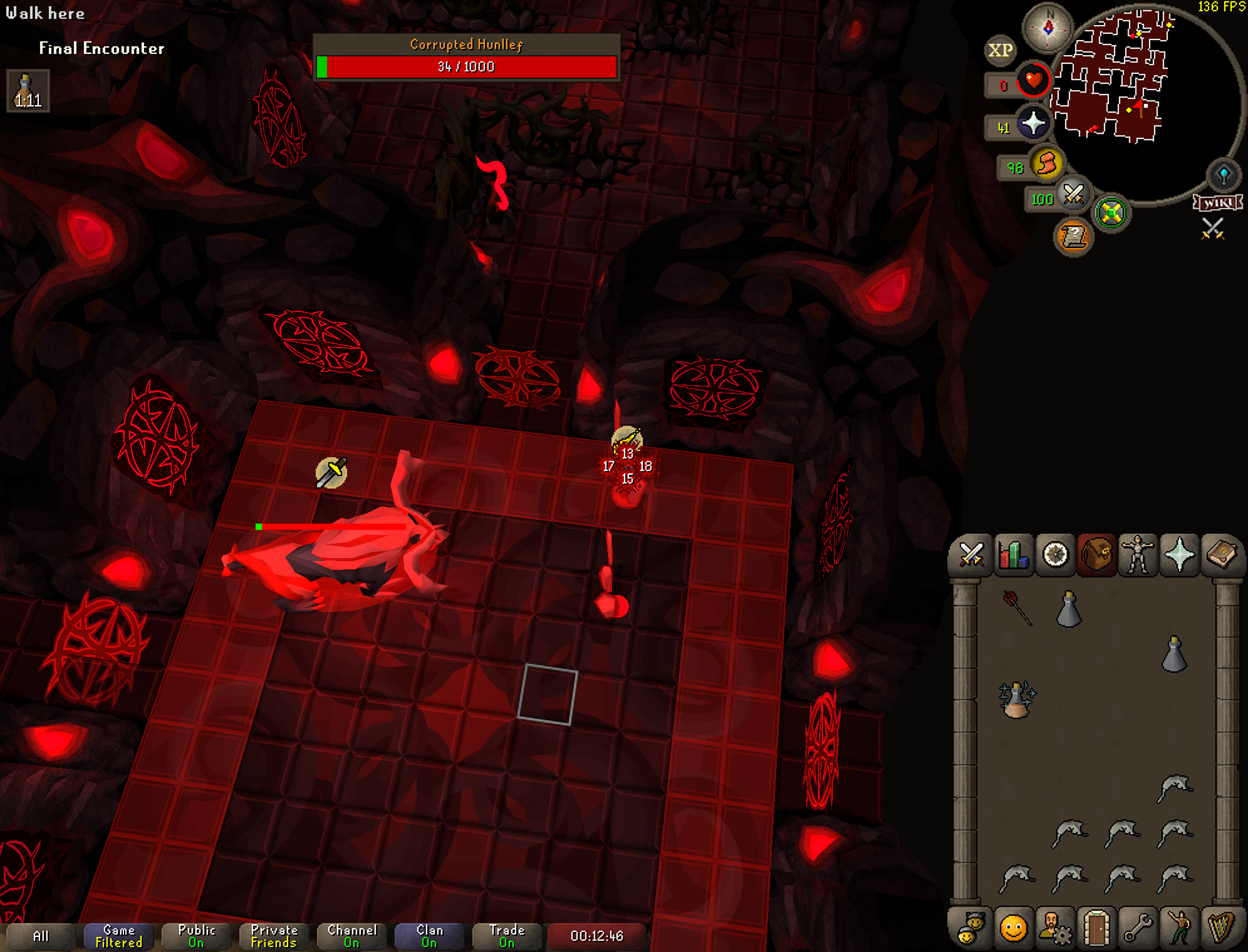
Task: Open the Combat Options tab
Action: [971, 555]
